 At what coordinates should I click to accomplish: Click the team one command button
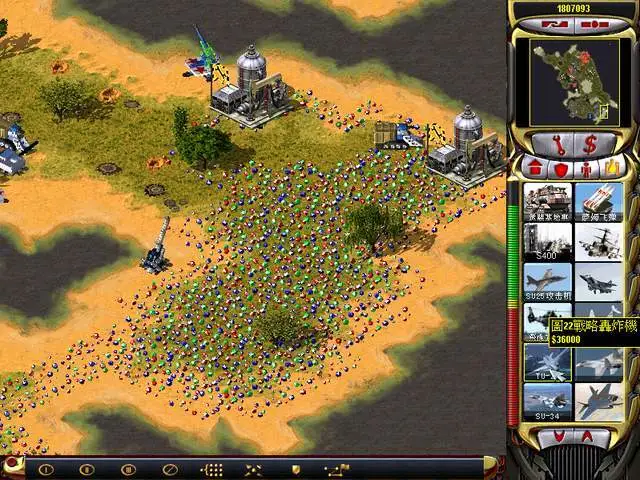click(45, 468)
